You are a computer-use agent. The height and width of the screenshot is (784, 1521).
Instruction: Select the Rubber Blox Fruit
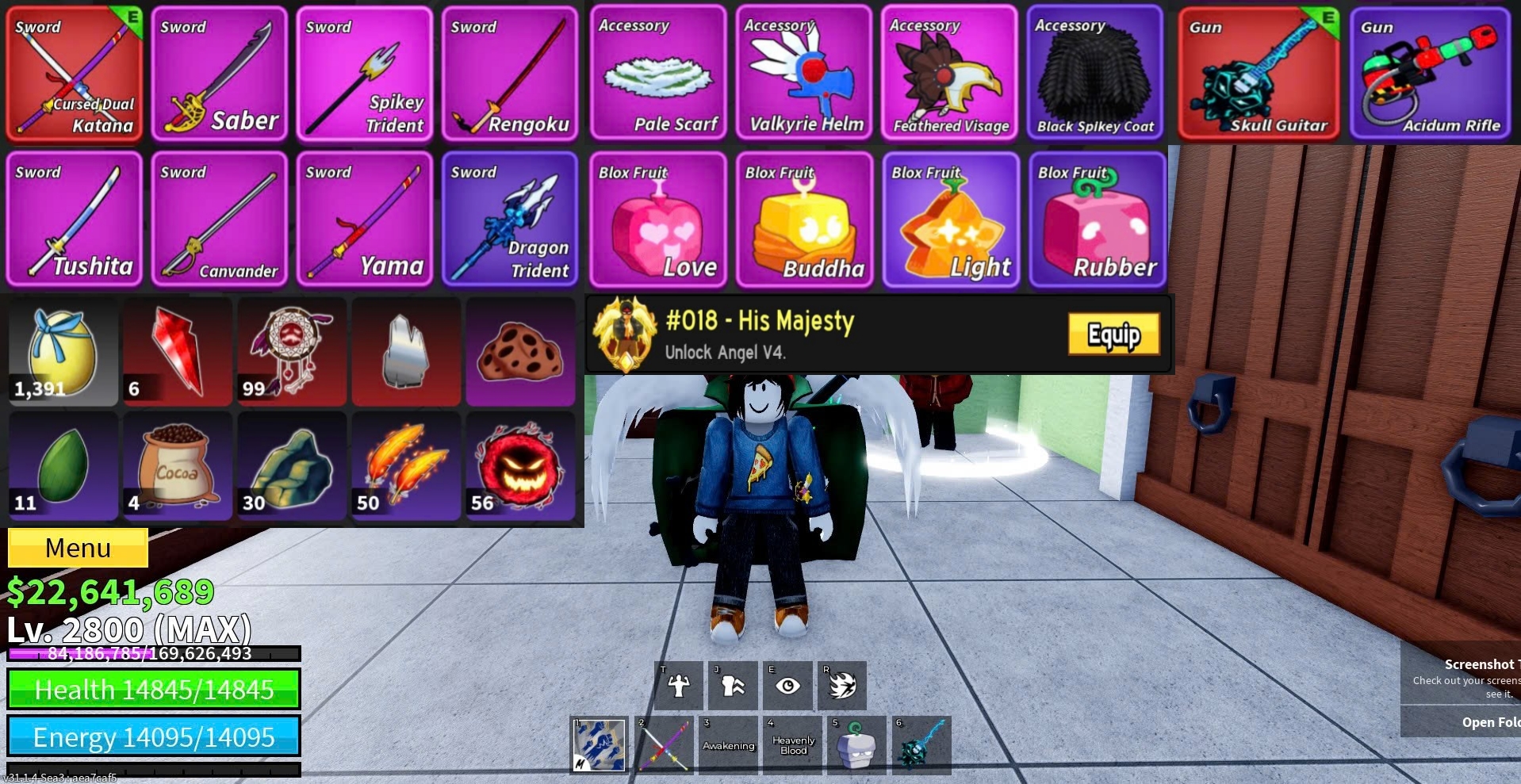point(1098,220)
